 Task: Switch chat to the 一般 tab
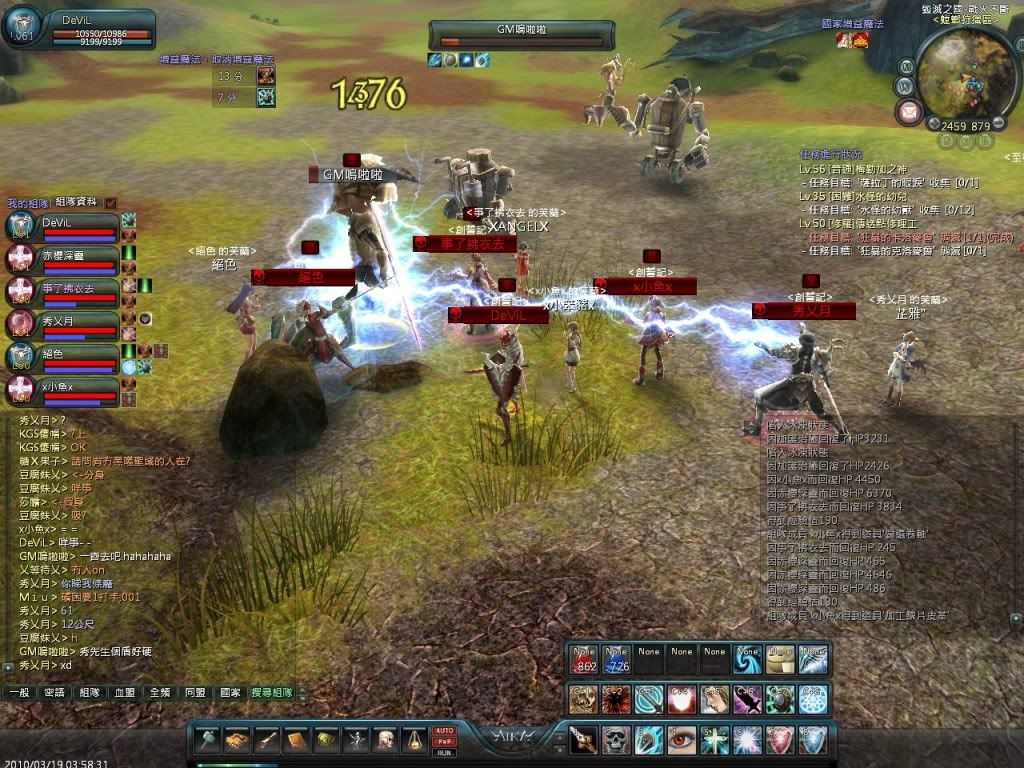click(19, 692)
